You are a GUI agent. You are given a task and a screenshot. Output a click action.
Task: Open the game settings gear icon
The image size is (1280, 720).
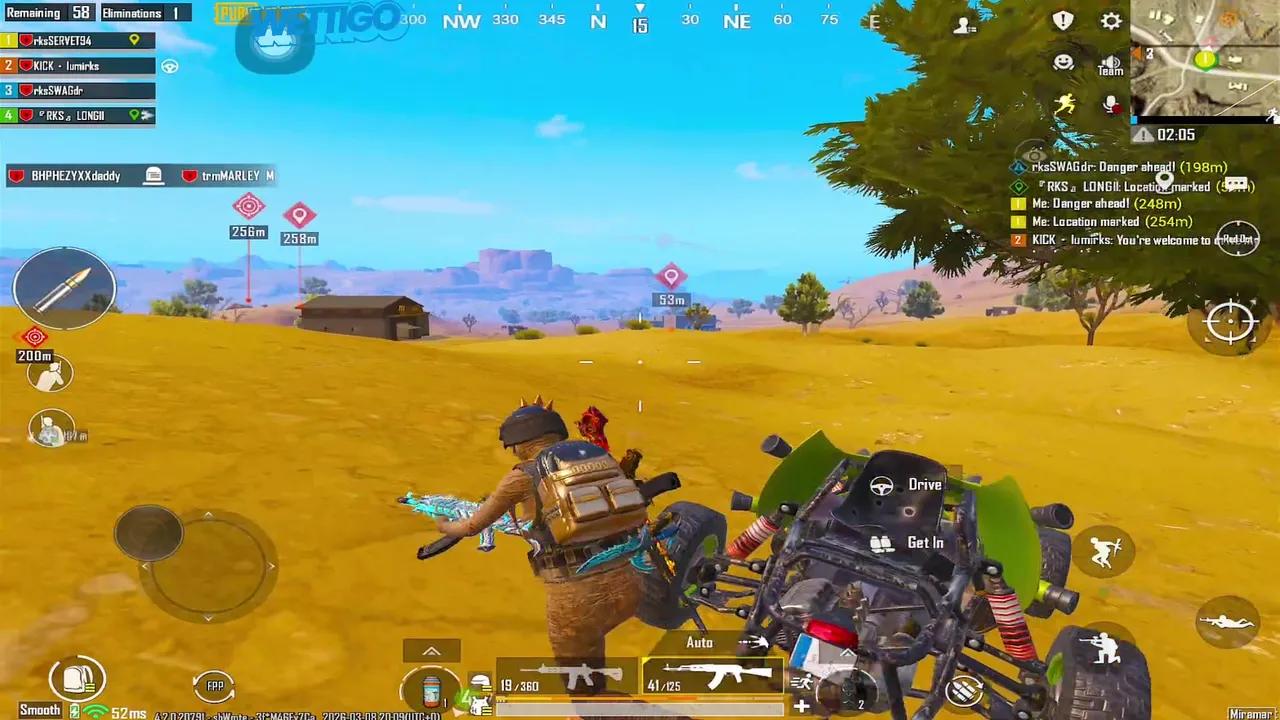pos(1111,21)
